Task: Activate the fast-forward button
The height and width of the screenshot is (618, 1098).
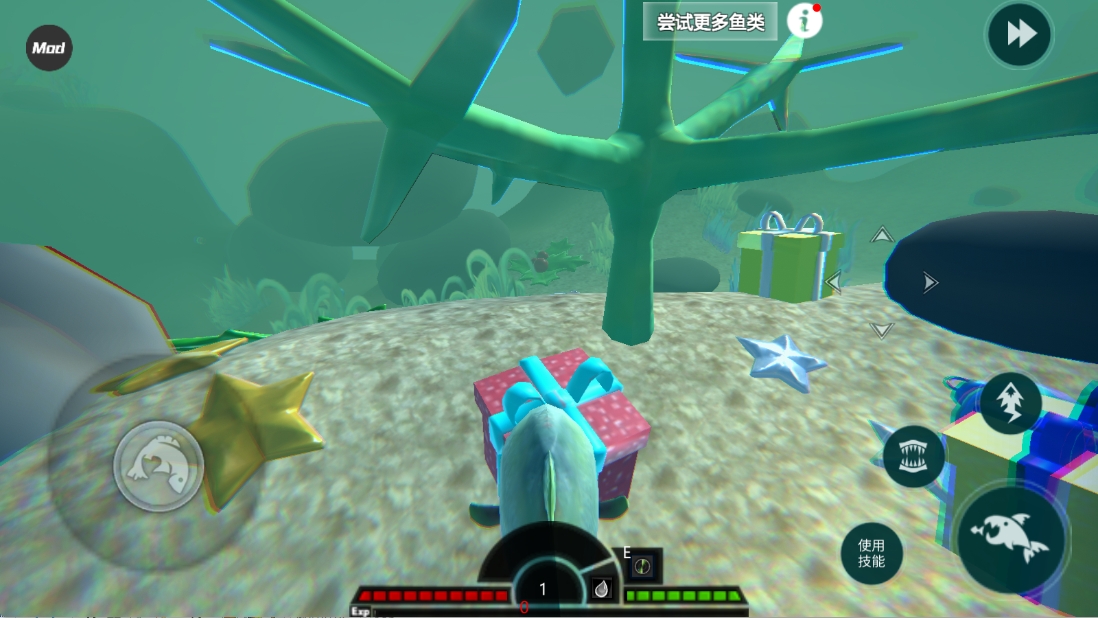Action: 1019,36
